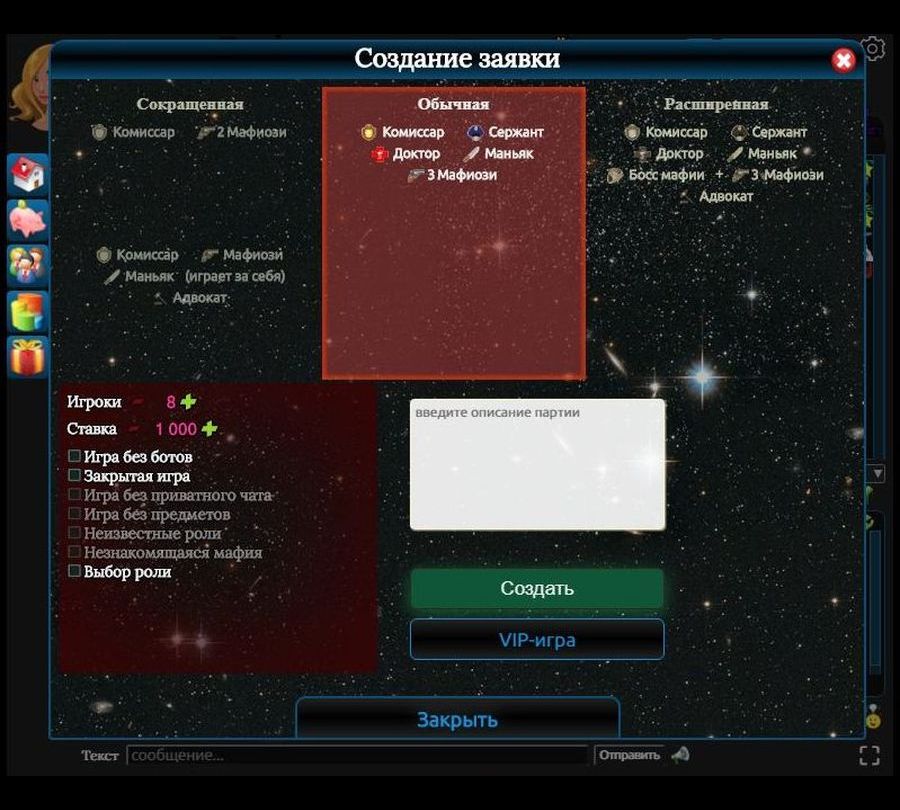This screenshot has height=810, width=900.
Task: Focus the game description text box
Action: tap(537, 464)
